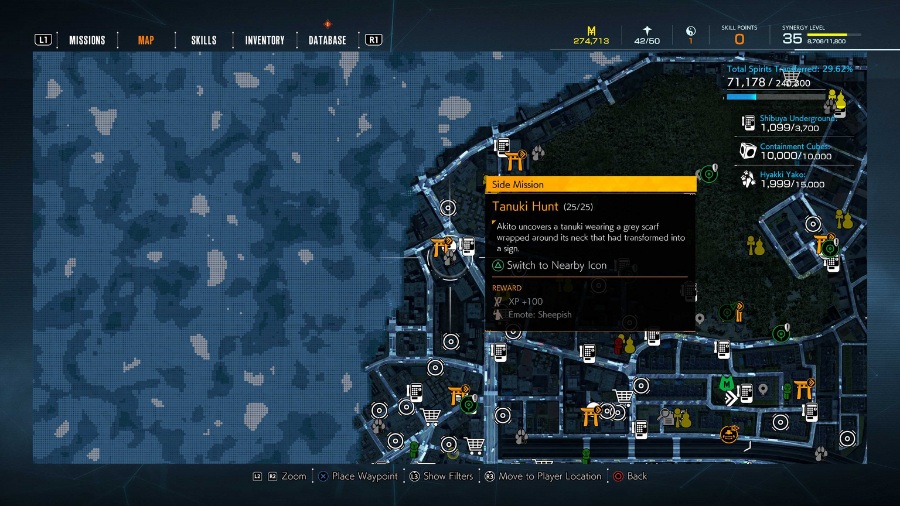Choose the orange round cat-face map marker
Image resolution: width=900 pixels, height=506 pixels.
(x=729, y=434)
